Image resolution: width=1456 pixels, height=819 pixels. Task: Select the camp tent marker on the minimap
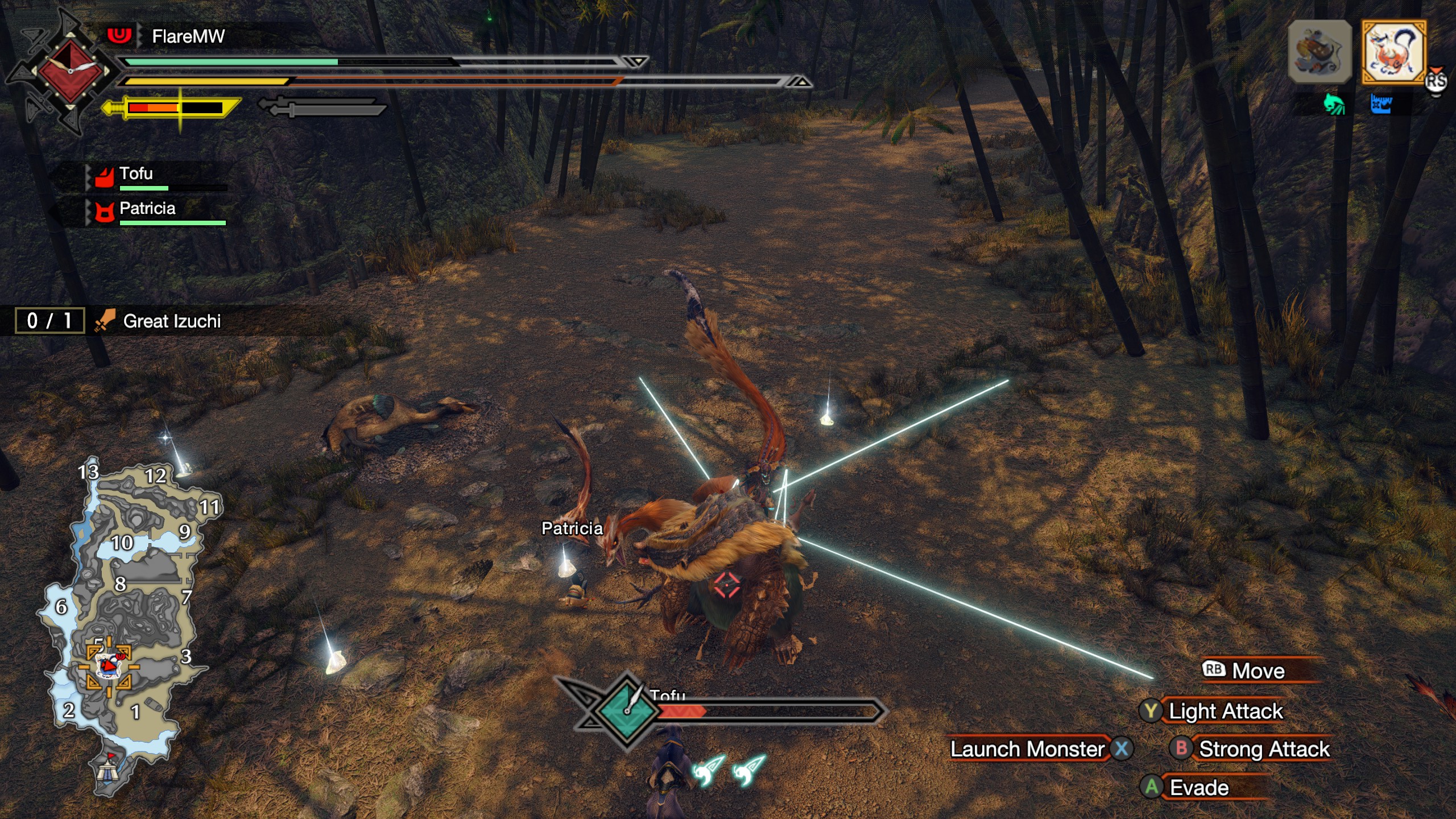tap(107, 770)
